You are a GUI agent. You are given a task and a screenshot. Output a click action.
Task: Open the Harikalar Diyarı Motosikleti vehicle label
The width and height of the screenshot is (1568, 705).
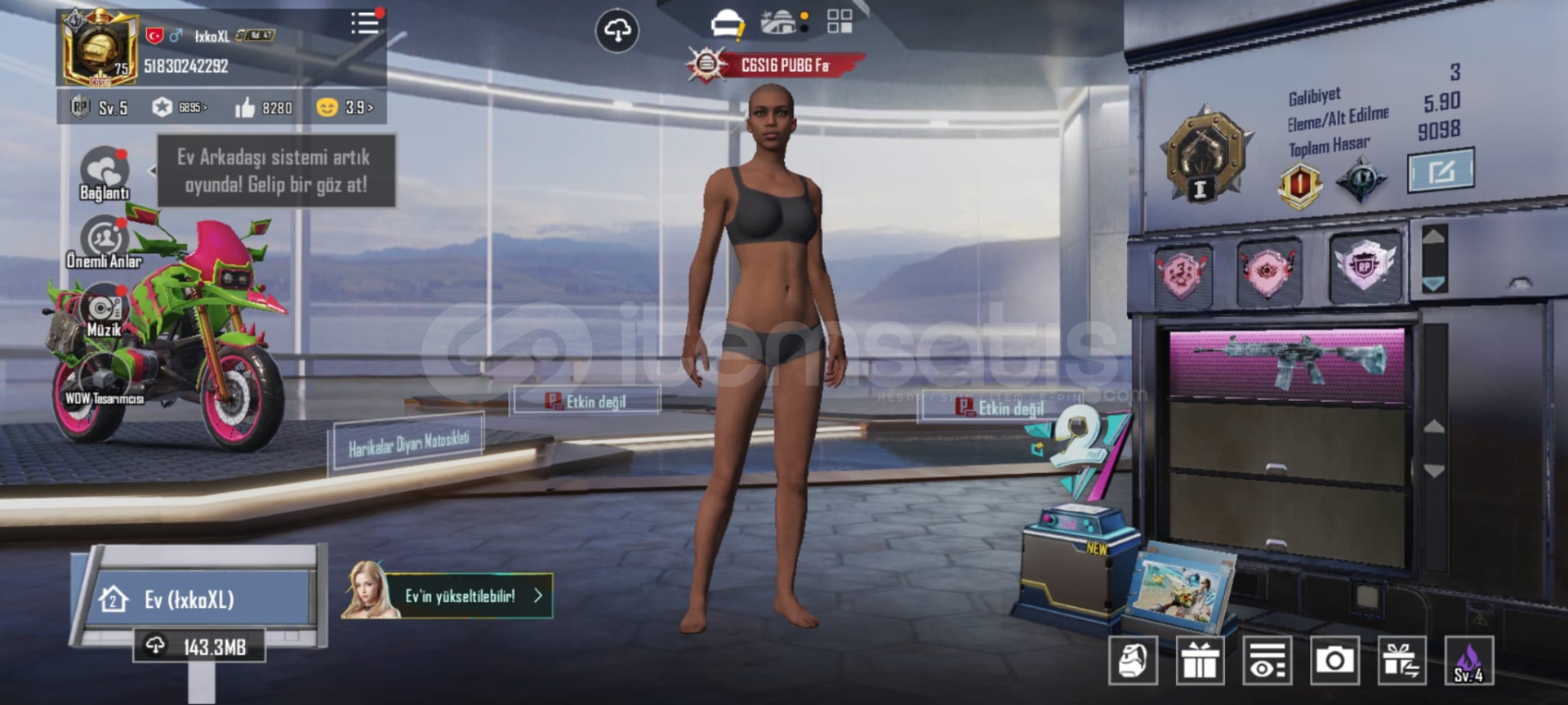pos(408,442)
